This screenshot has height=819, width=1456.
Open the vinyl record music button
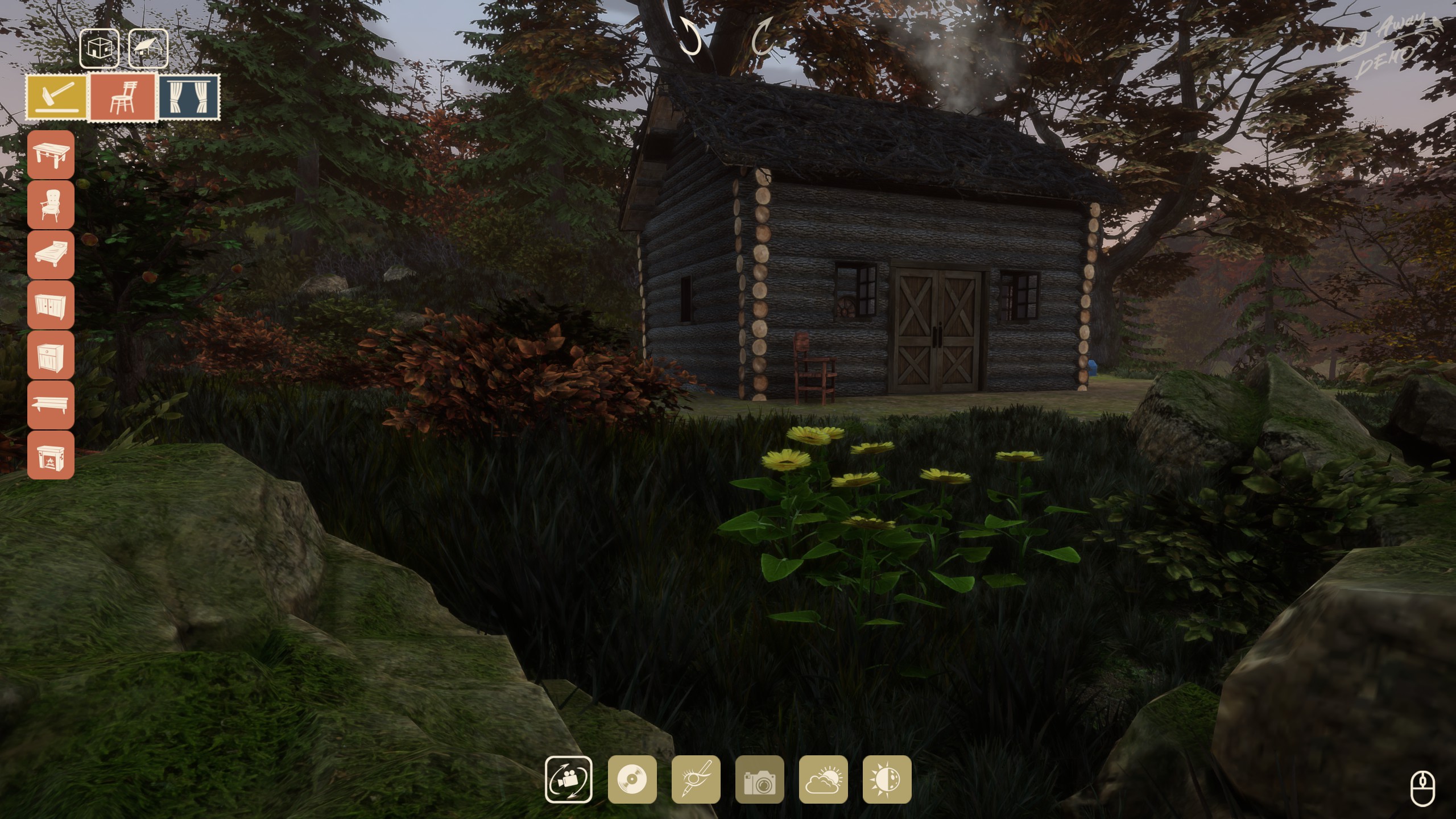[x=632, y=779]
